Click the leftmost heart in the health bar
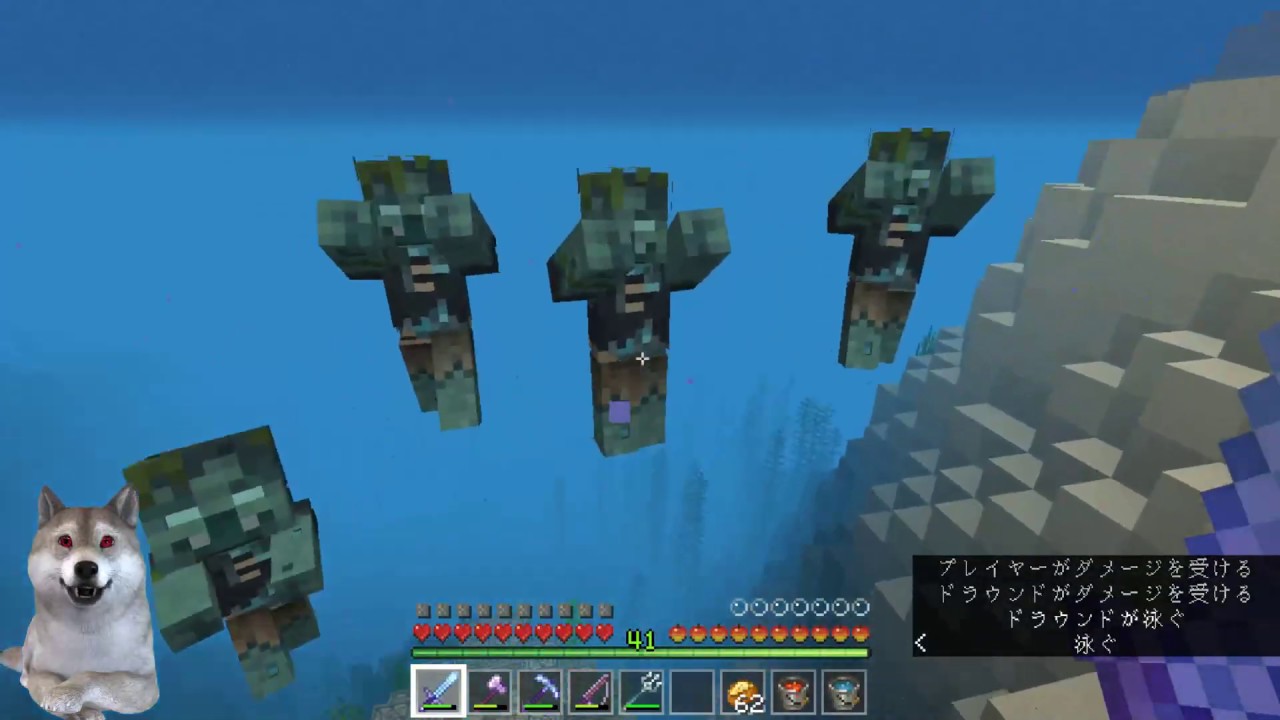Screen dimensions: 1280x720 (x=421, y=632)
